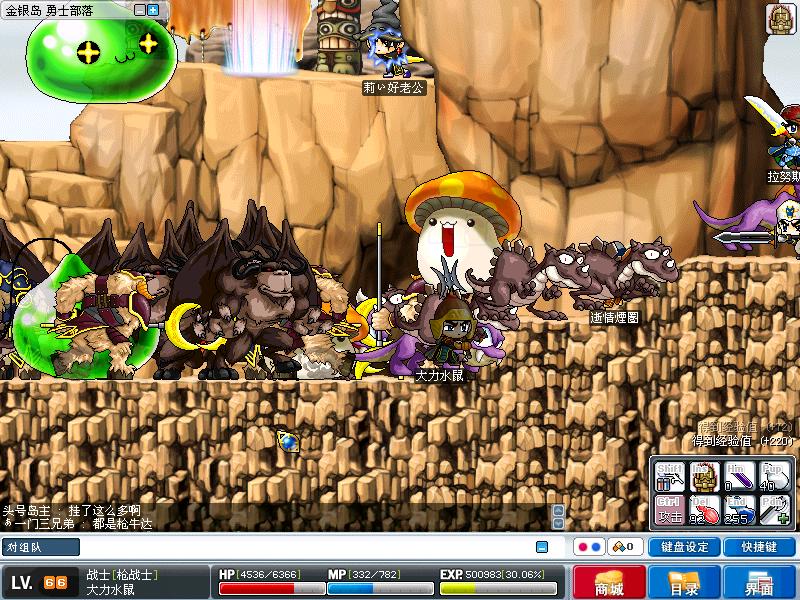Use the red potion in Del slot
This screenshot has height=600, width=800.
coord(704,510)
